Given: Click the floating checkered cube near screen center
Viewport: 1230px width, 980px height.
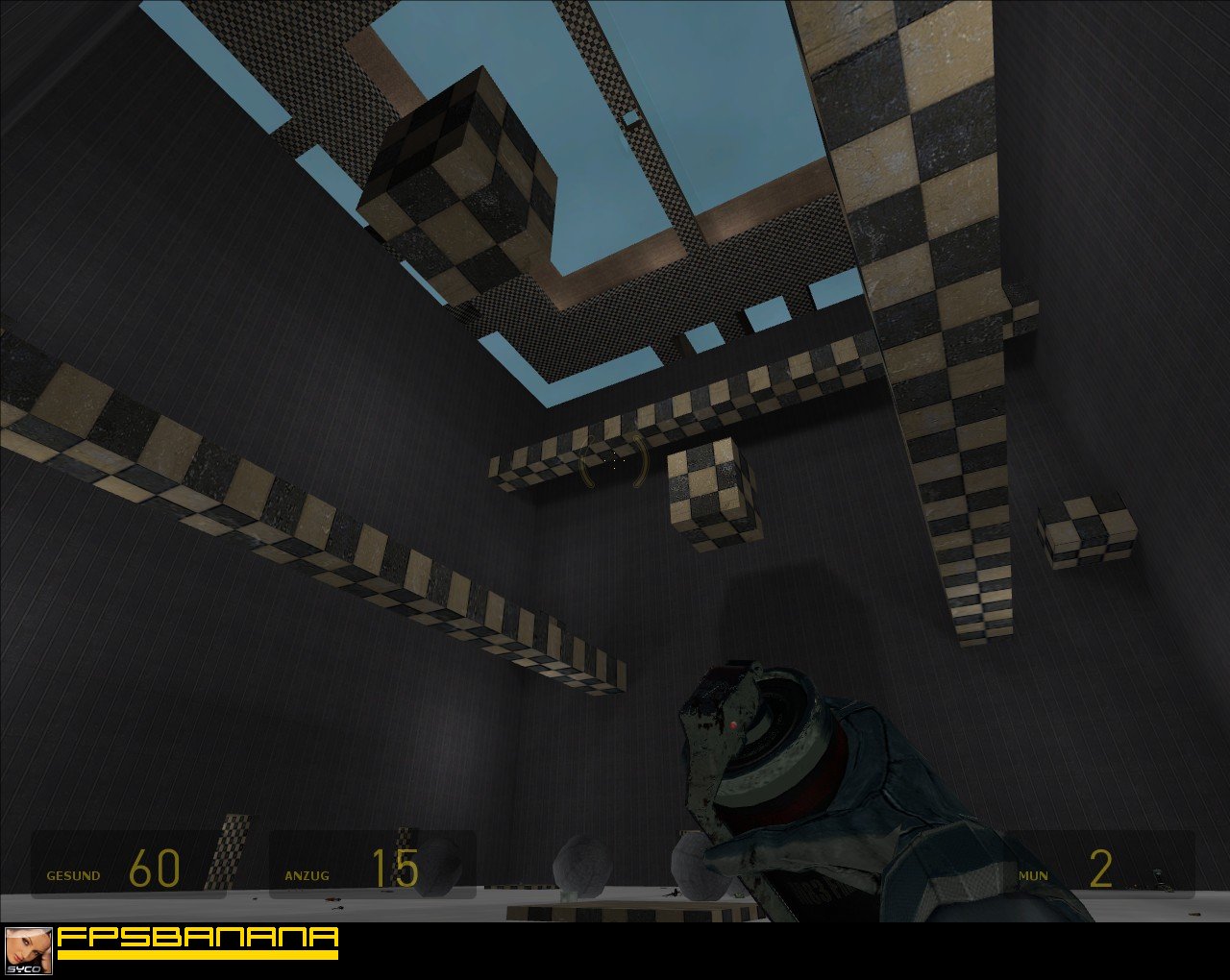Looking at the screenshot, I should pyautogui.click(x=706, y=490).
